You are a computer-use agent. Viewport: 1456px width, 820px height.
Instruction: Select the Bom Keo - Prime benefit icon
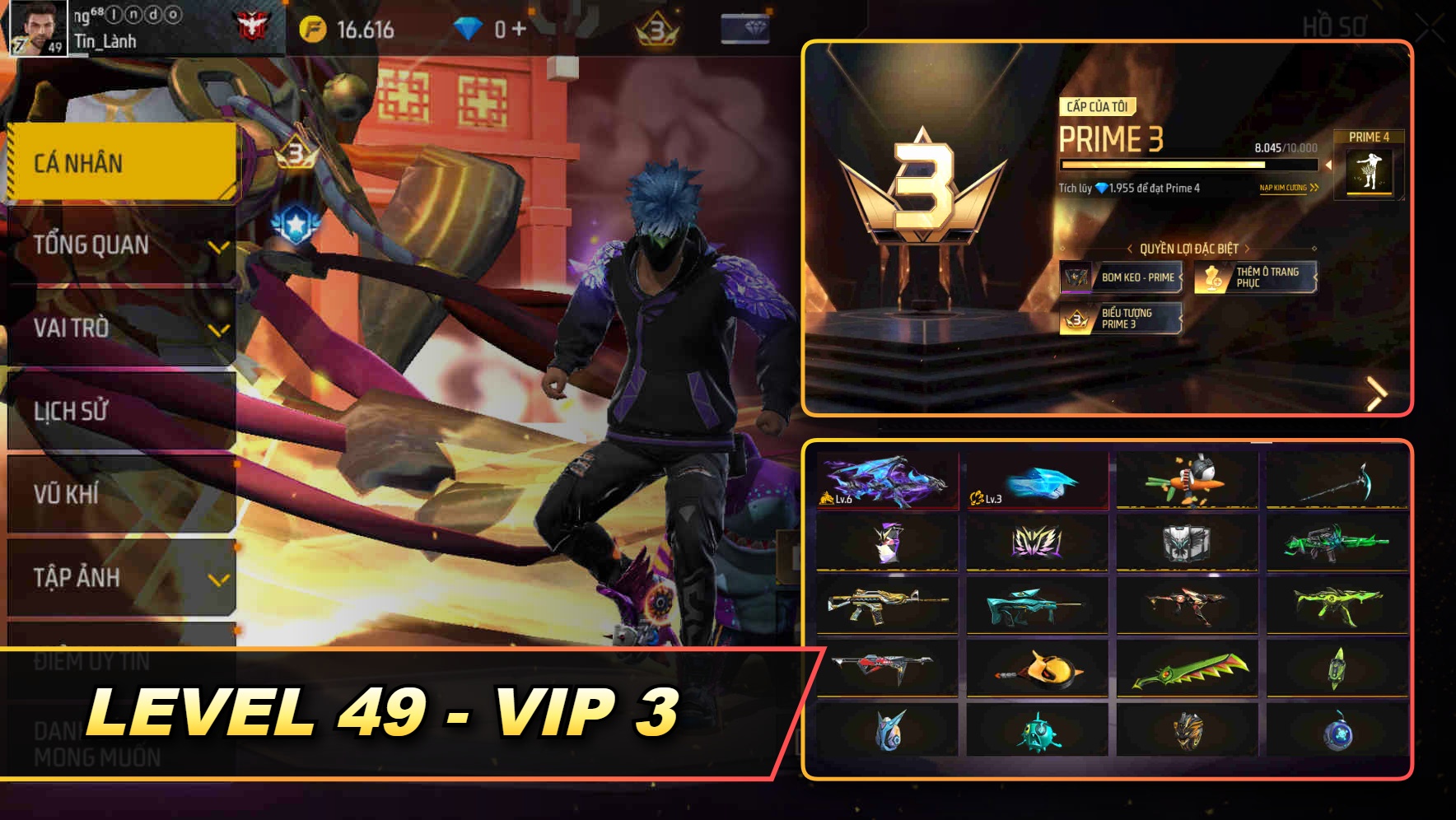coord(1076,277)
